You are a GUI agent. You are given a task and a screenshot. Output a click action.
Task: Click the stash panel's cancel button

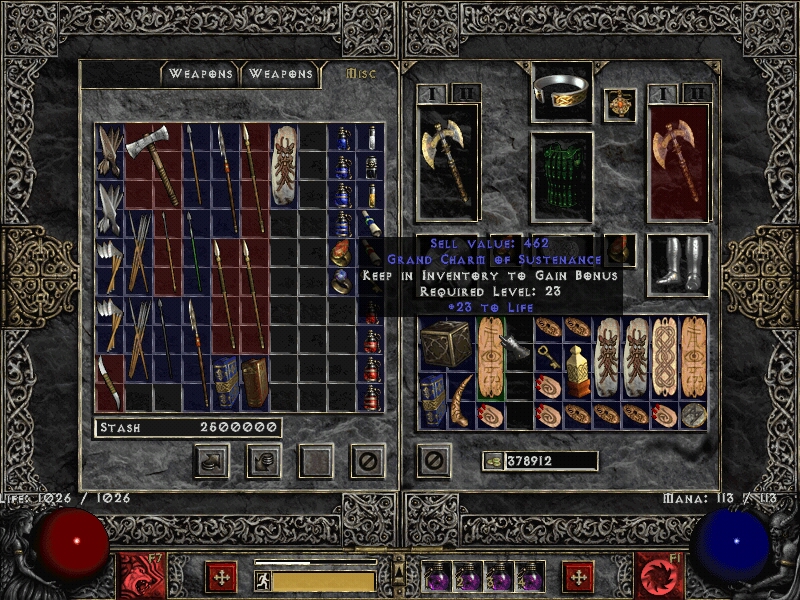pyautogui.click(x=367, y=460)
